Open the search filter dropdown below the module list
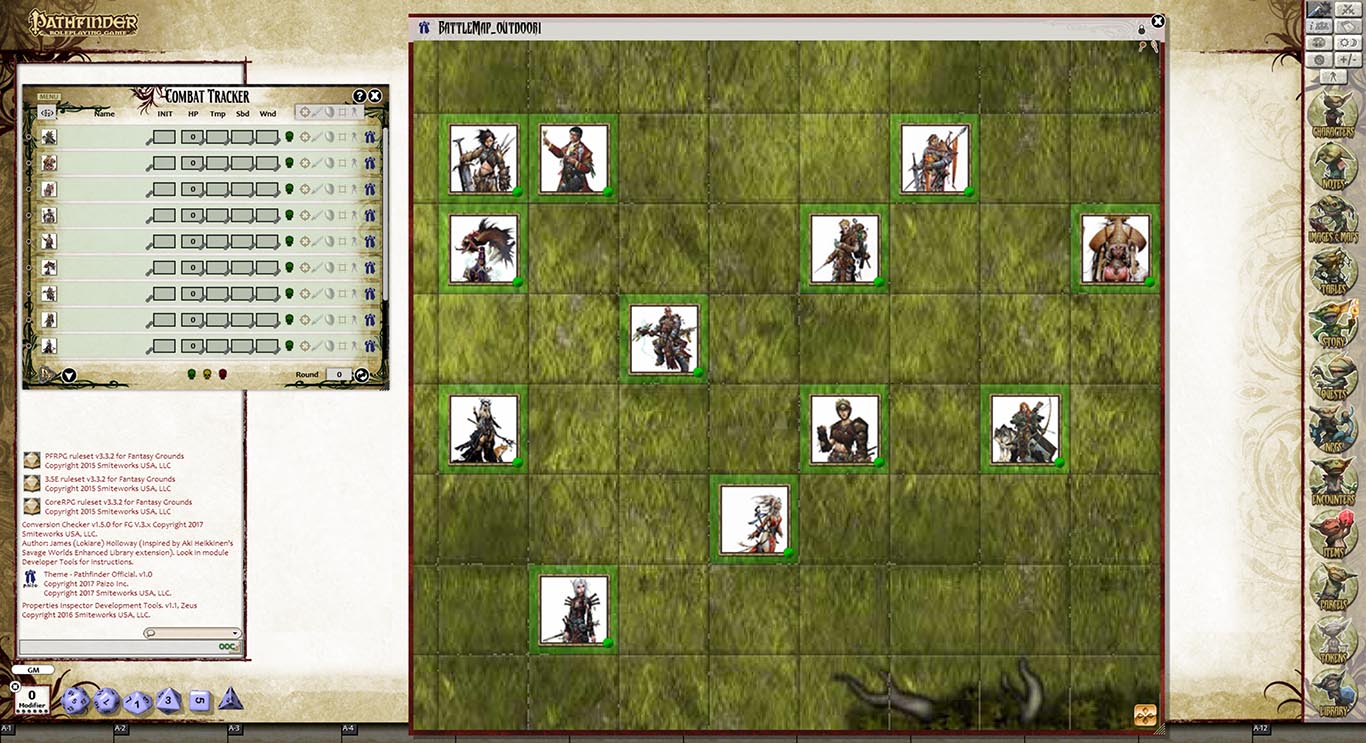The image size is (1366, 743). pos(237,633)
